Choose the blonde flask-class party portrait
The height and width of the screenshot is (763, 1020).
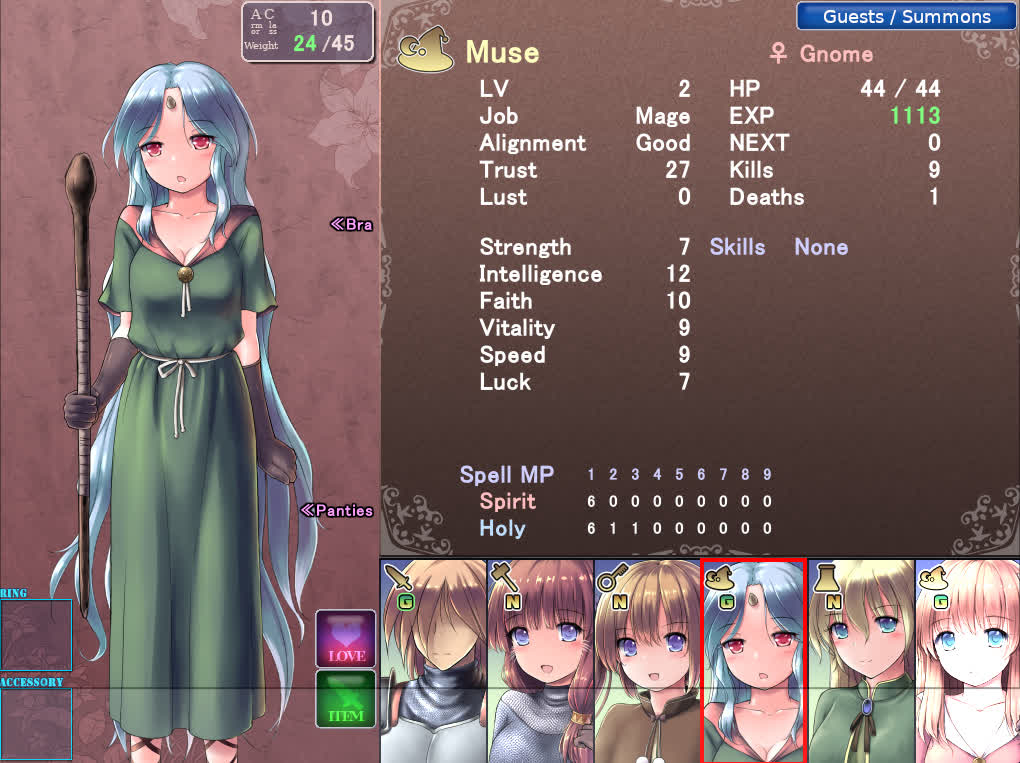point(861,661)
